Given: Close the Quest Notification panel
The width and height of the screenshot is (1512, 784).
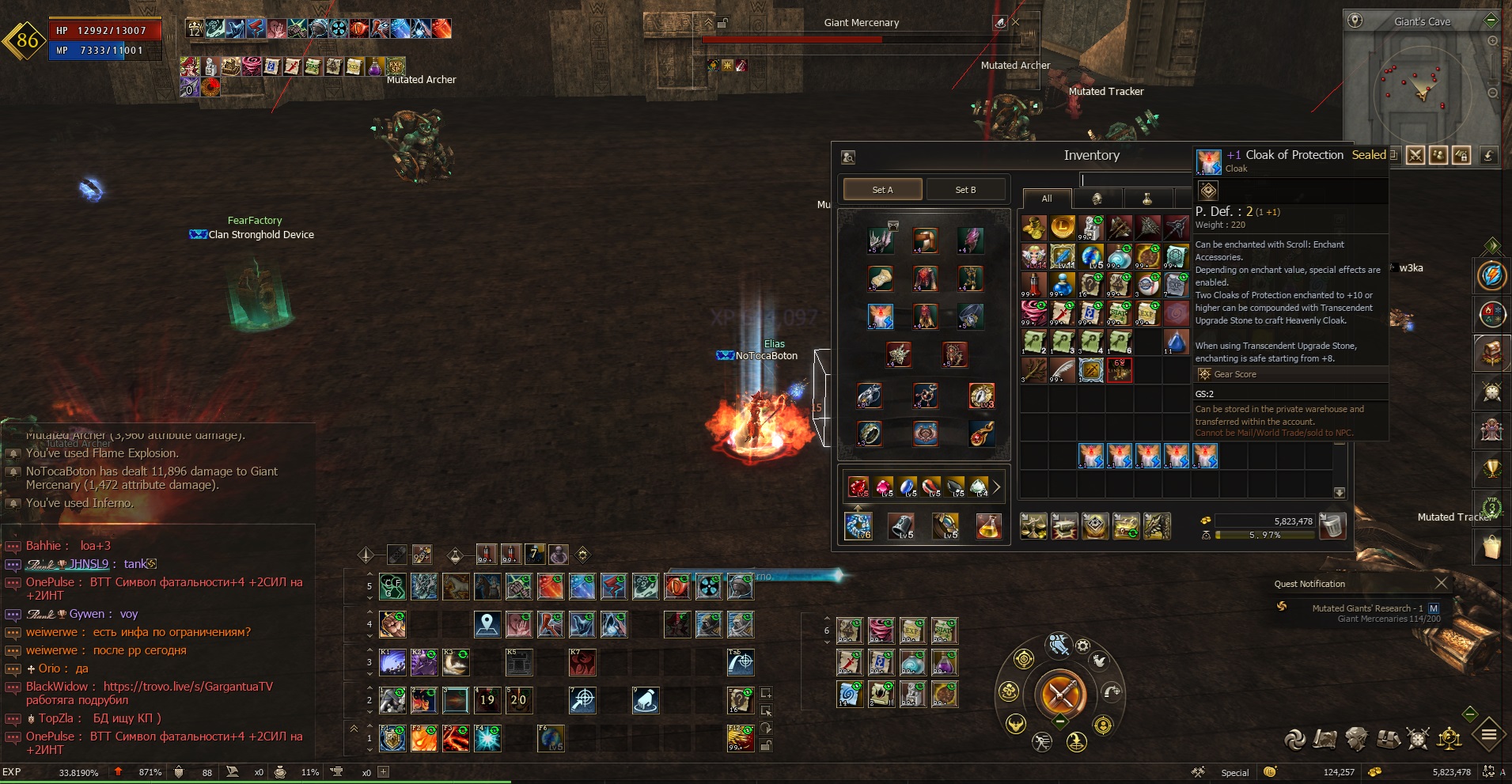Looking at the screenshot, I should pos(1441,583).
